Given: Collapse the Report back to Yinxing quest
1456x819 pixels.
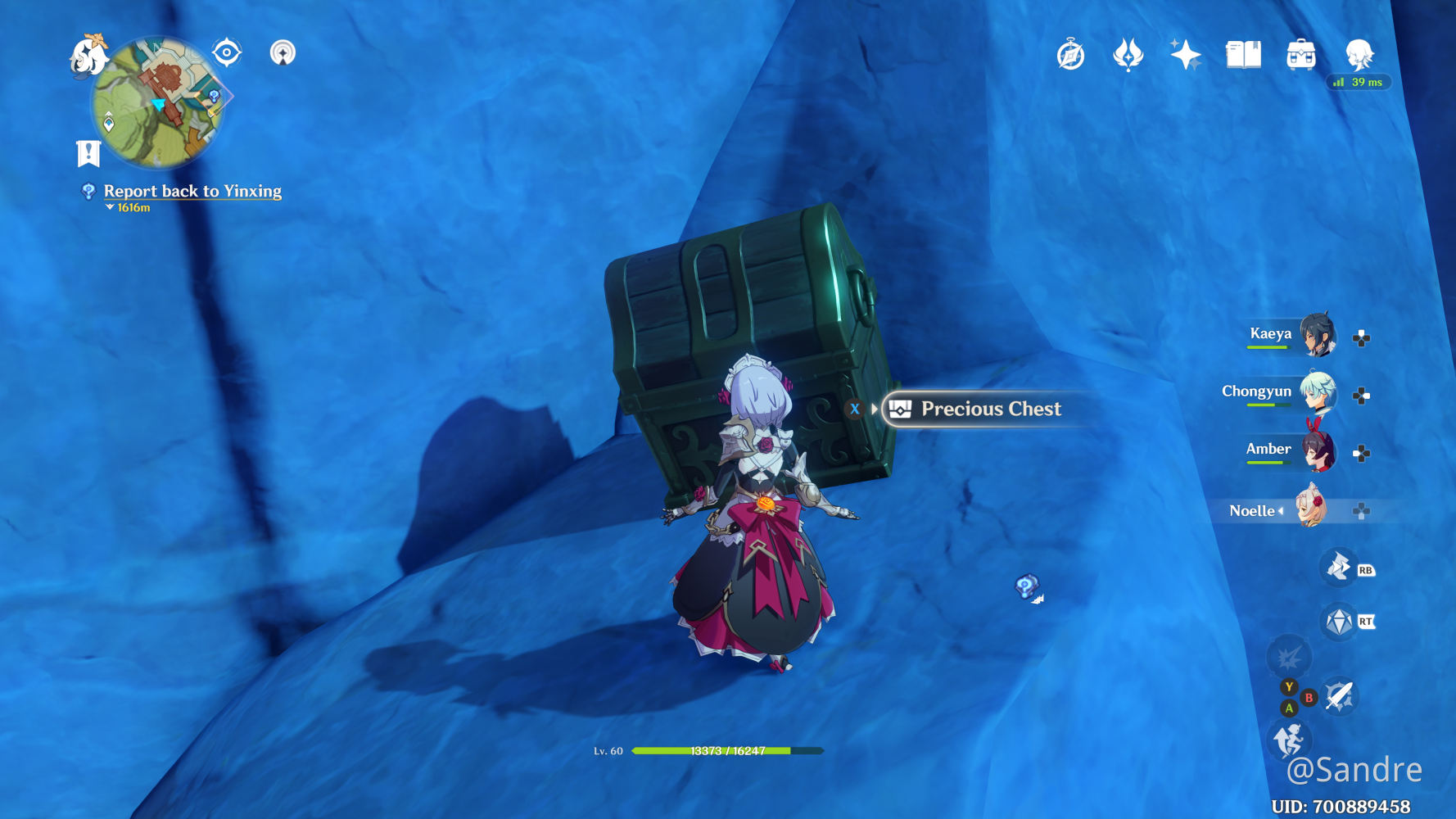Looking at the screenshot, I should (109, 208).
